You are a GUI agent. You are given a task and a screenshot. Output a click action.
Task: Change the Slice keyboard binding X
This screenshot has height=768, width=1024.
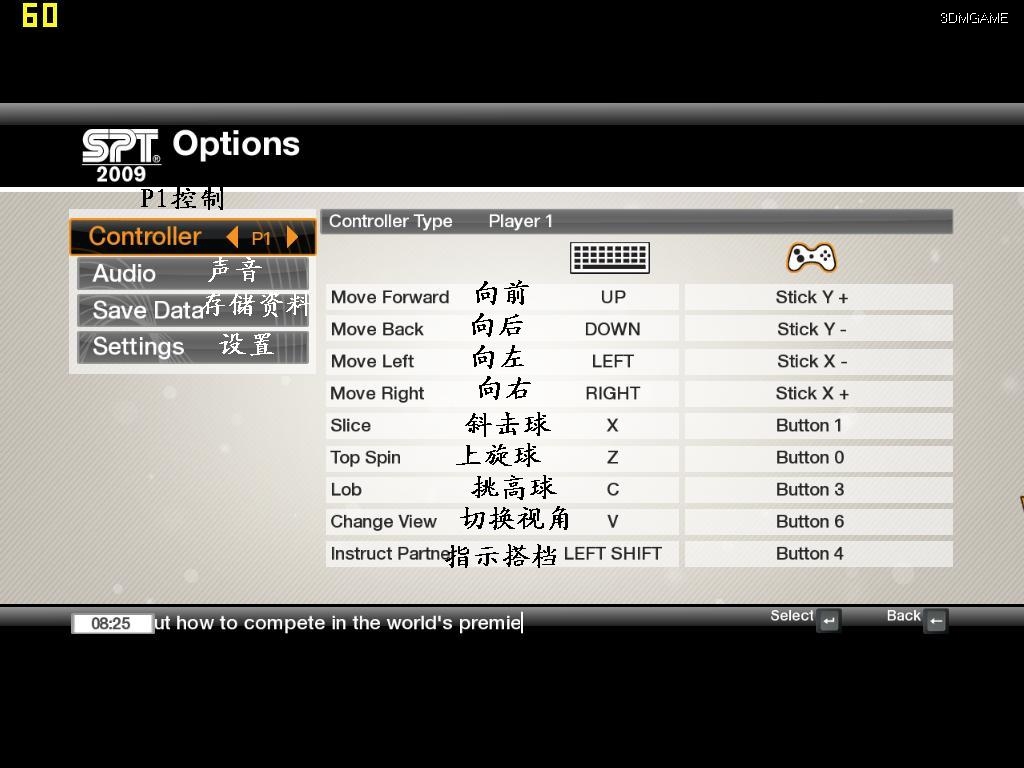pyautogui.click(x=613, y=425)
